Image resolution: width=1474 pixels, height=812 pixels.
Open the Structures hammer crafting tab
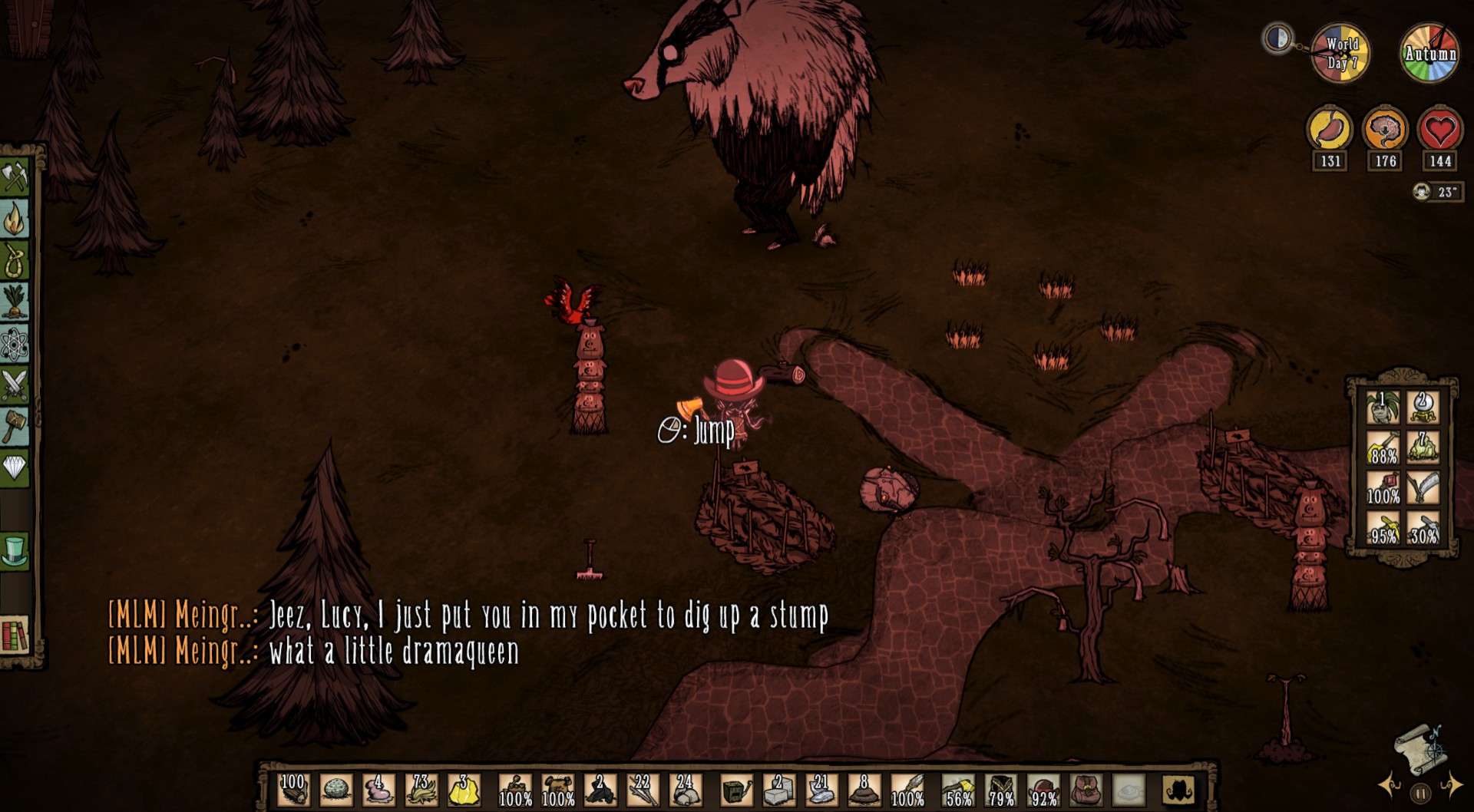[15, 424]
